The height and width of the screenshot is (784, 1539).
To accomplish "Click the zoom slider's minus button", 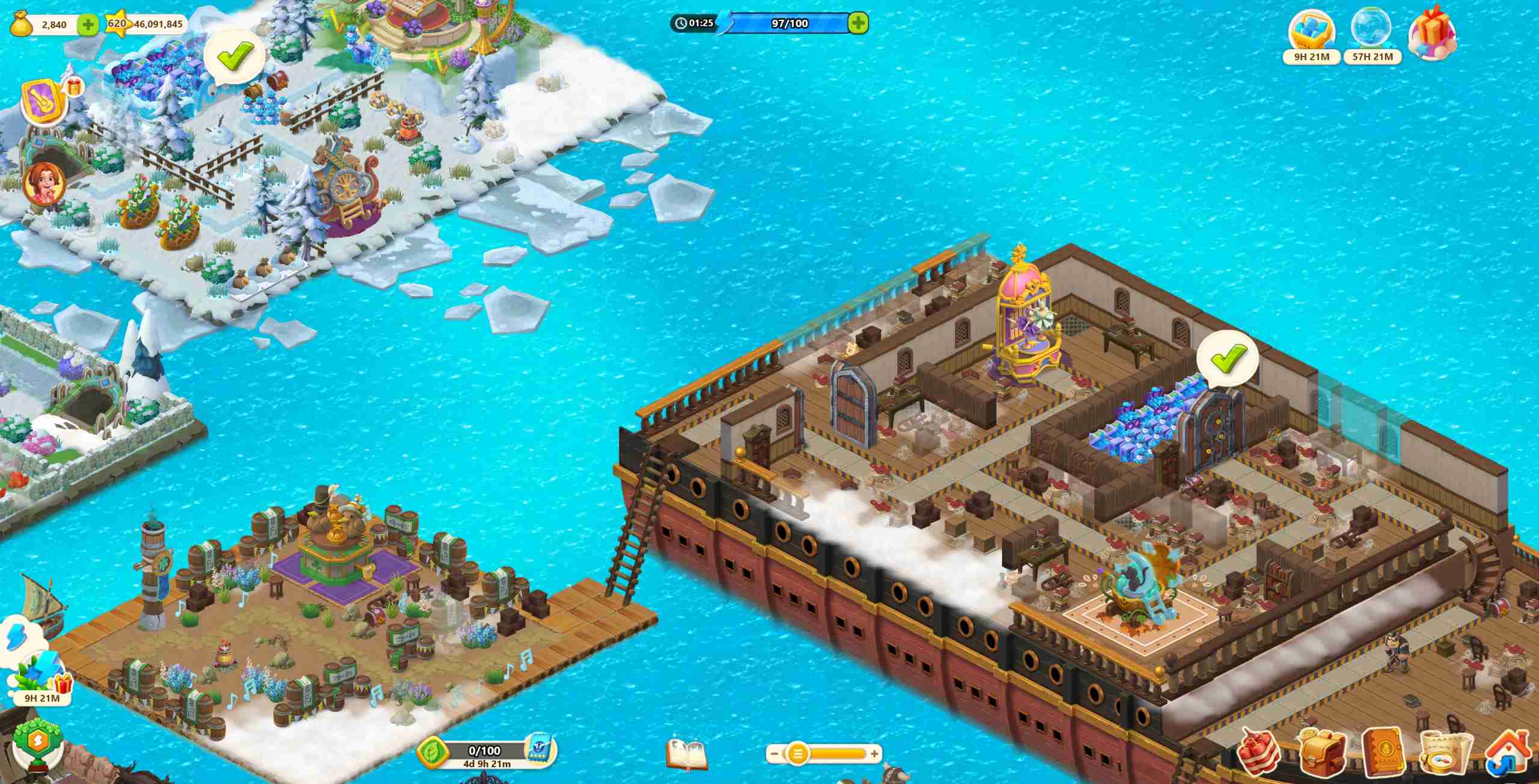I will [775, 753].
